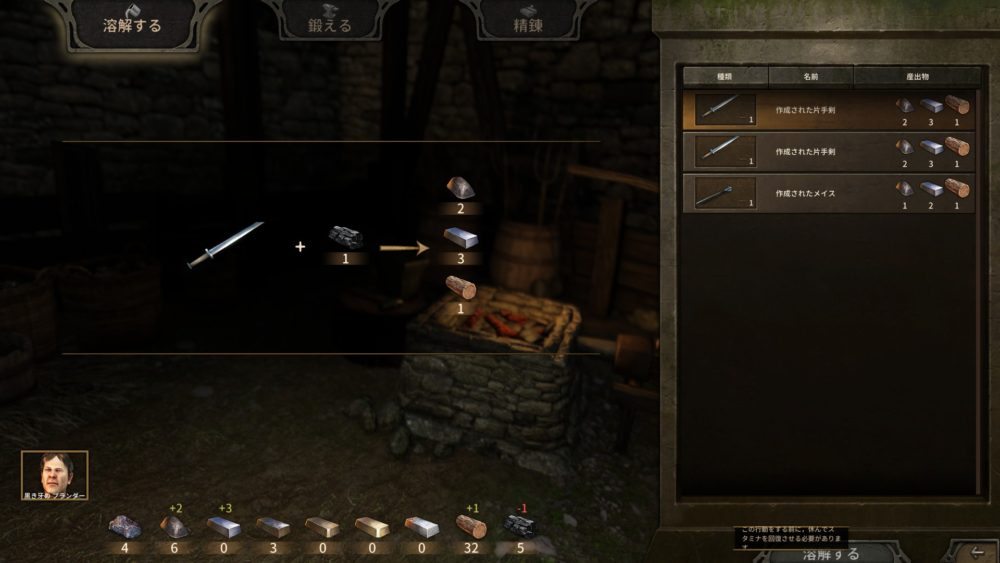Select the 溶解する tab at the top
Screen dimensions: 1000x563
pos(132,24)
